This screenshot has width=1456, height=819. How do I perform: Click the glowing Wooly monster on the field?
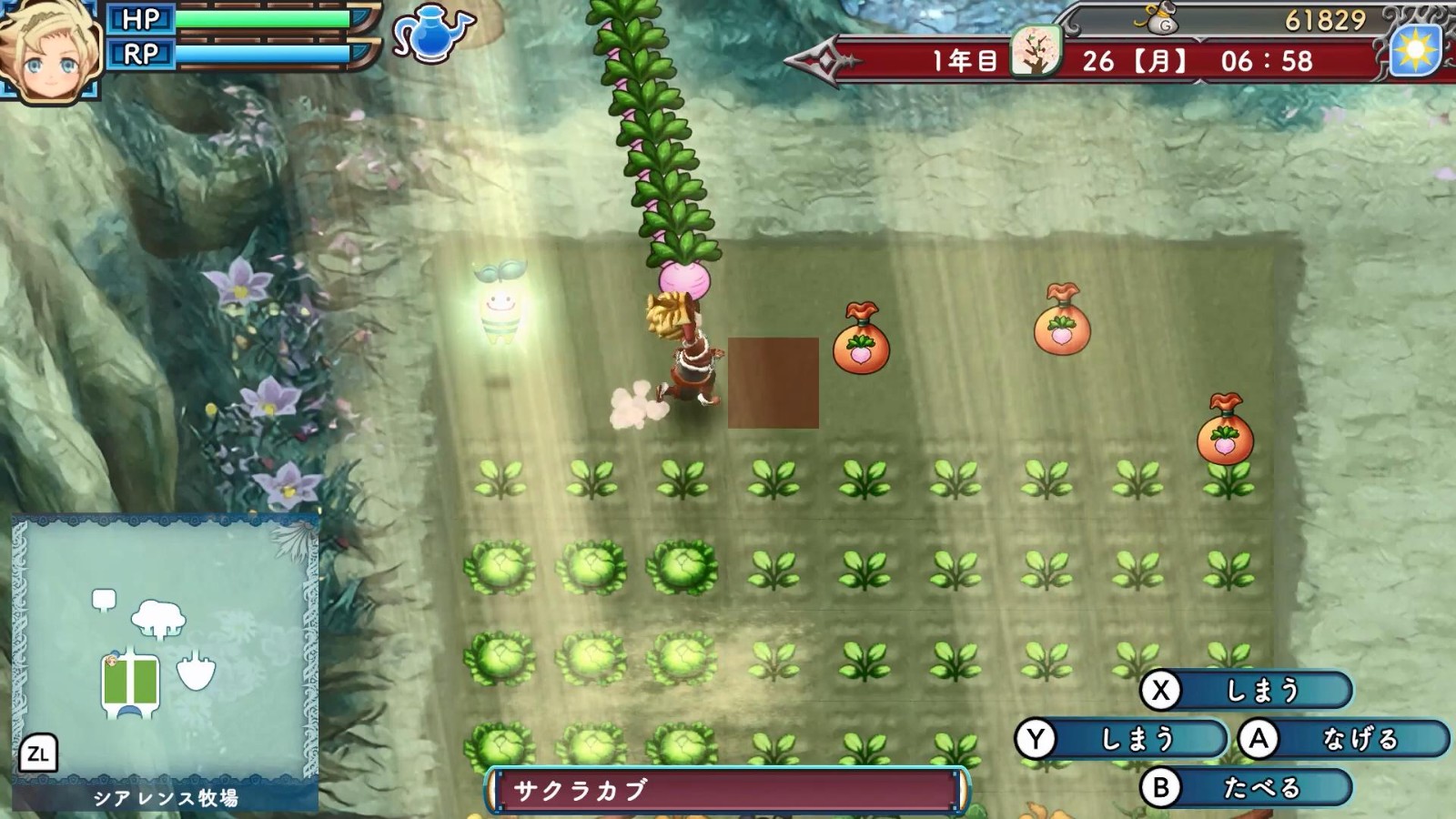click(x=501, y=305)
